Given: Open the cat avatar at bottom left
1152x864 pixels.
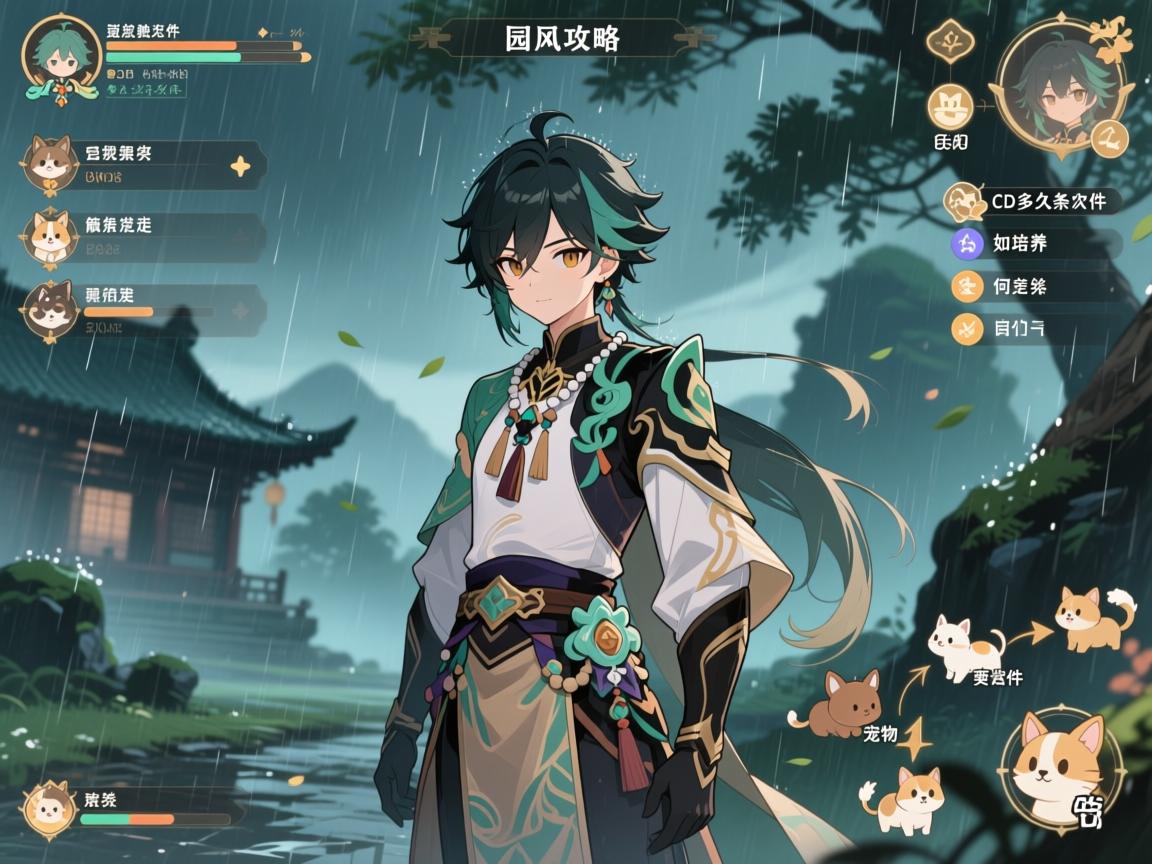Looking at the screenshot, I should [50, 806].
